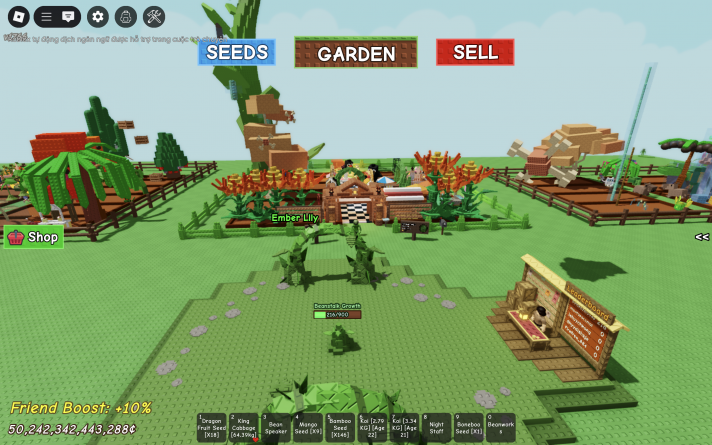Select the Mango Seed slot
Screen dimensions: 712x445
pyautogui.click(x=308, y=427)
